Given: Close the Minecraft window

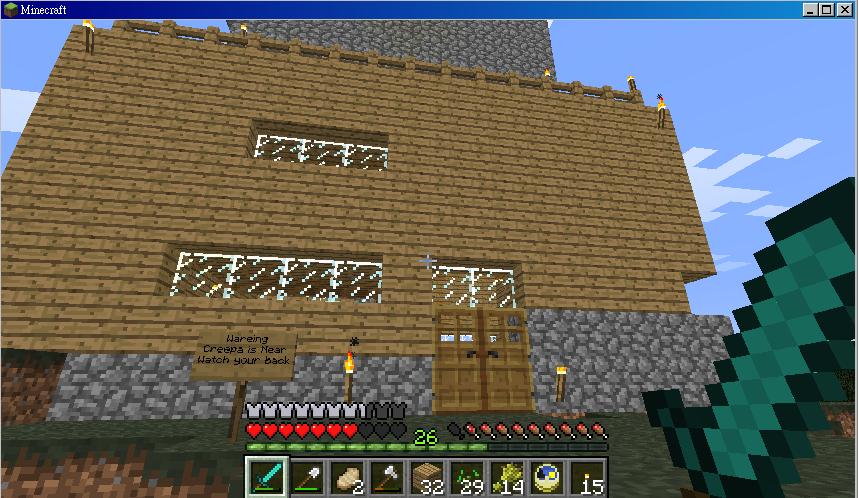Looking at the screenshot, I should (845, 10).
